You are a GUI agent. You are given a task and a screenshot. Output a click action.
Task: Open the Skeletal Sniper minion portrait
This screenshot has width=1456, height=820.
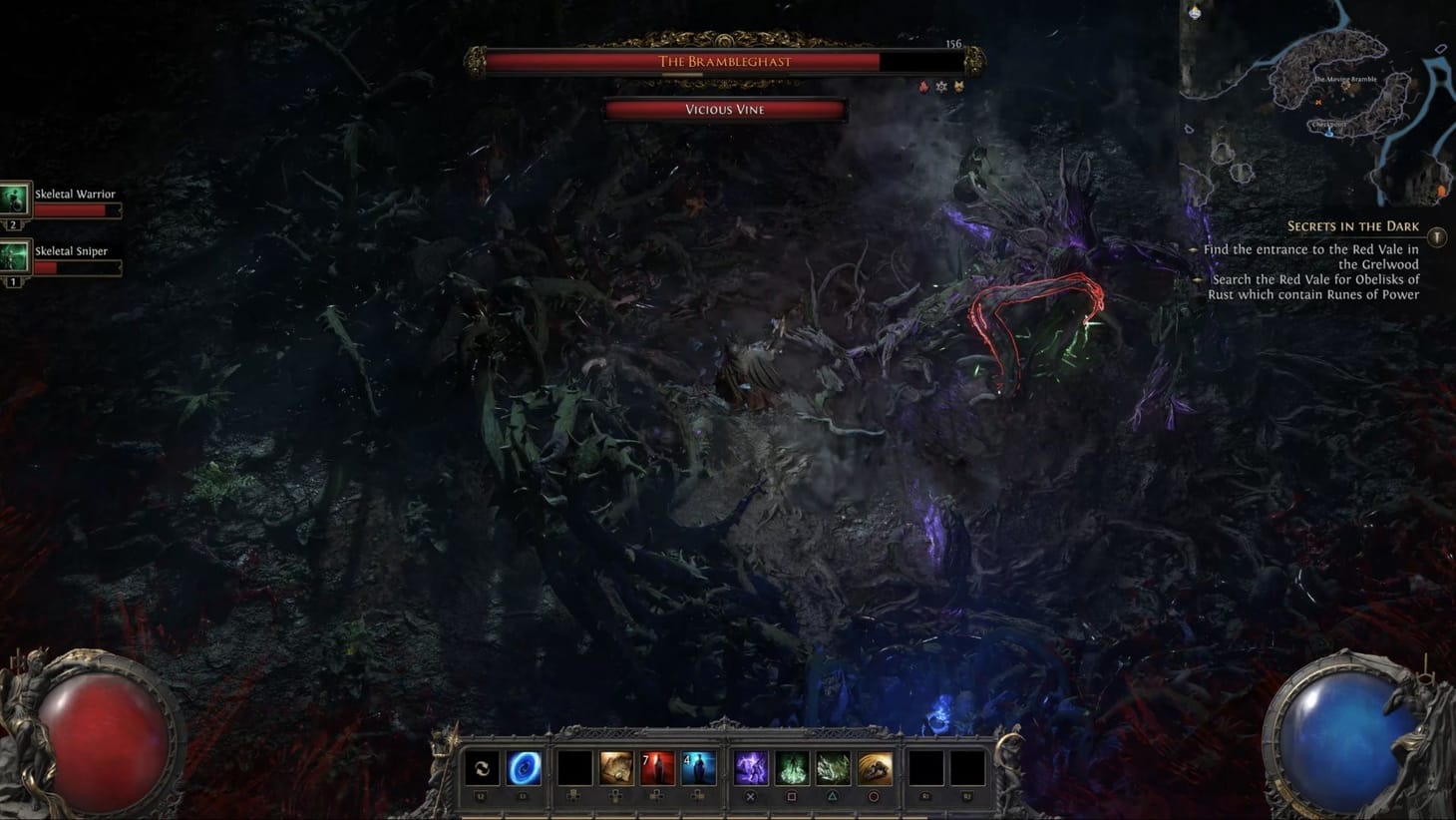pyautogui.click(x=15, y=254)
